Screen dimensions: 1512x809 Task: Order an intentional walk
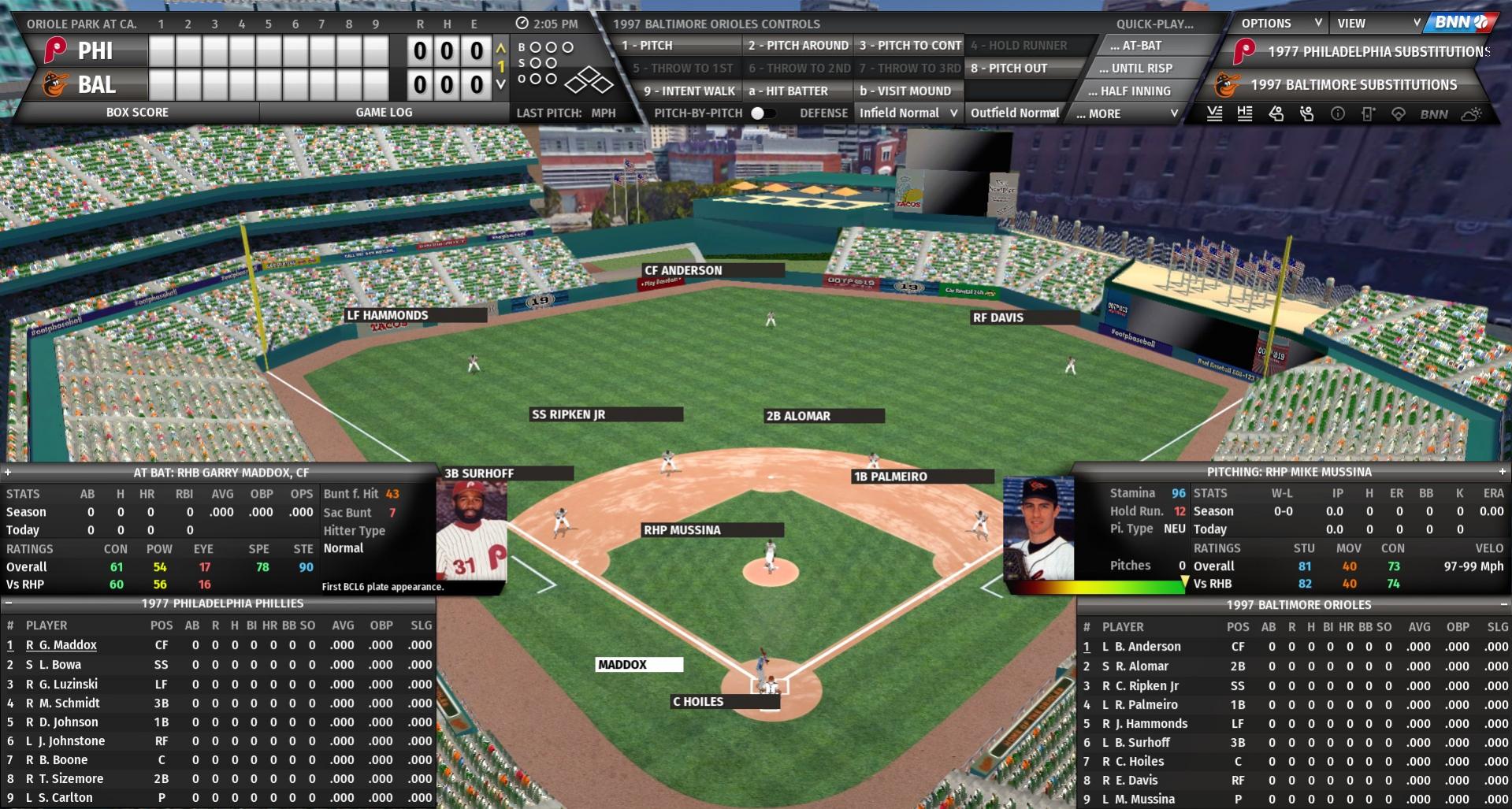[688, 91]
